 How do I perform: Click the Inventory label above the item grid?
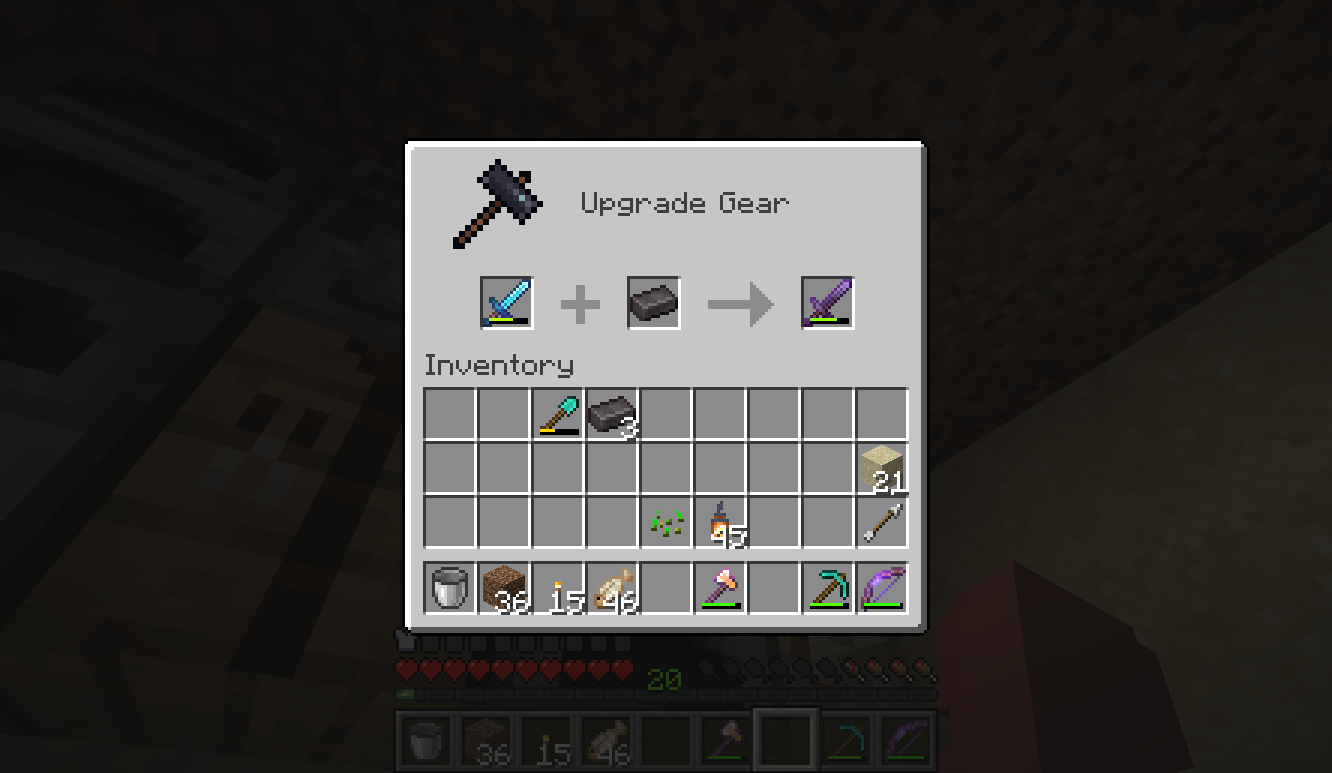coord(497,364)
